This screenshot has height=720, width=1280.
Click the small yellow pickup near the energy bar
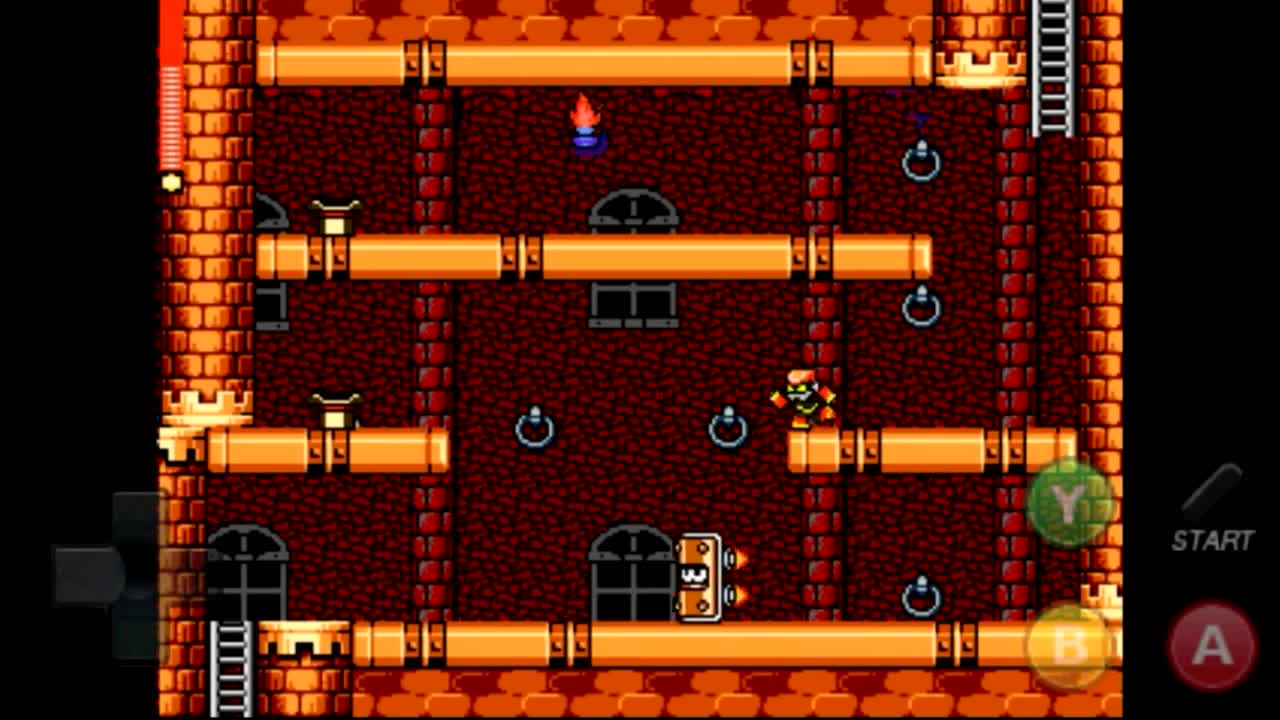pyautogui.click(x=172, y=182)
